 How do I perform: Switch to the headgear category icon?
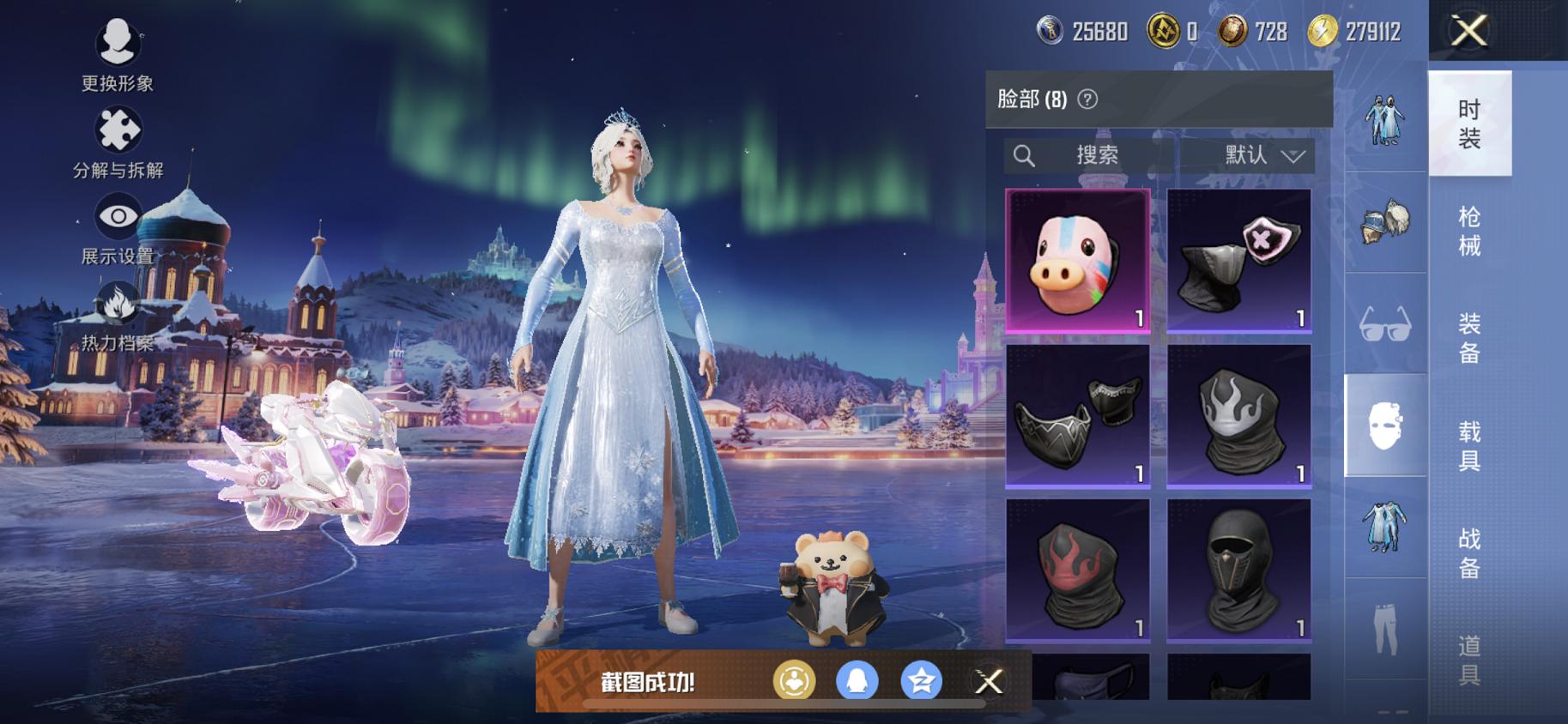tap(1383, 221)
